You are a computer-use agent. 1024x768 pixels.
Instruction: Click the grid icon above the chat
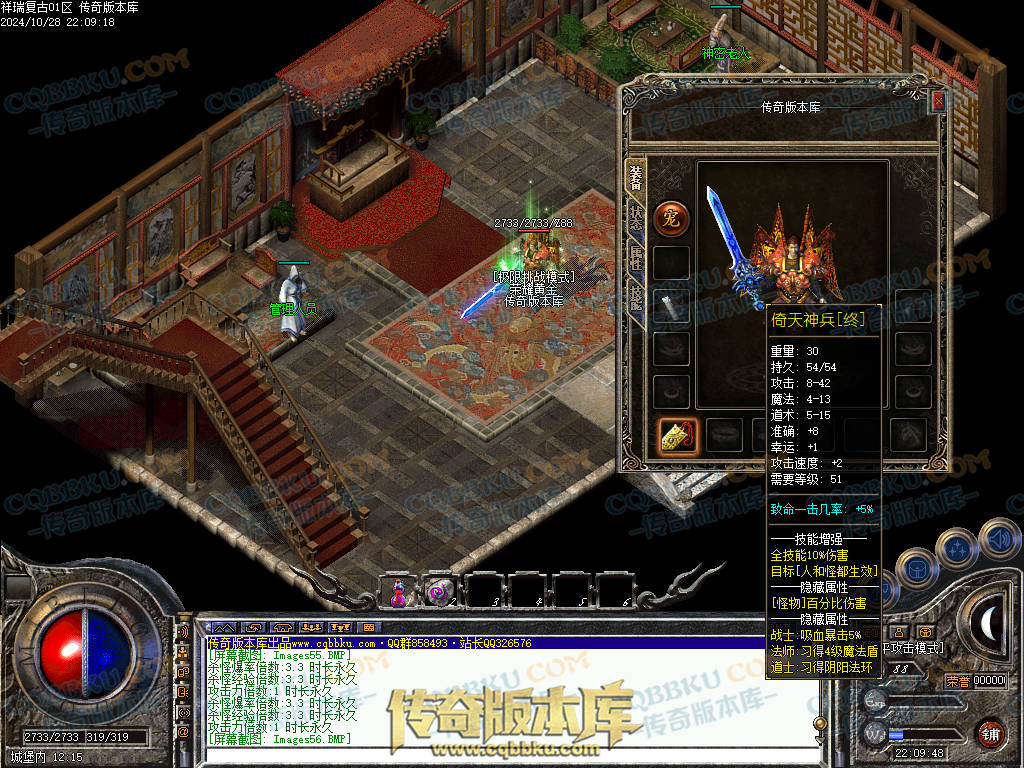[x=368, y=627]
